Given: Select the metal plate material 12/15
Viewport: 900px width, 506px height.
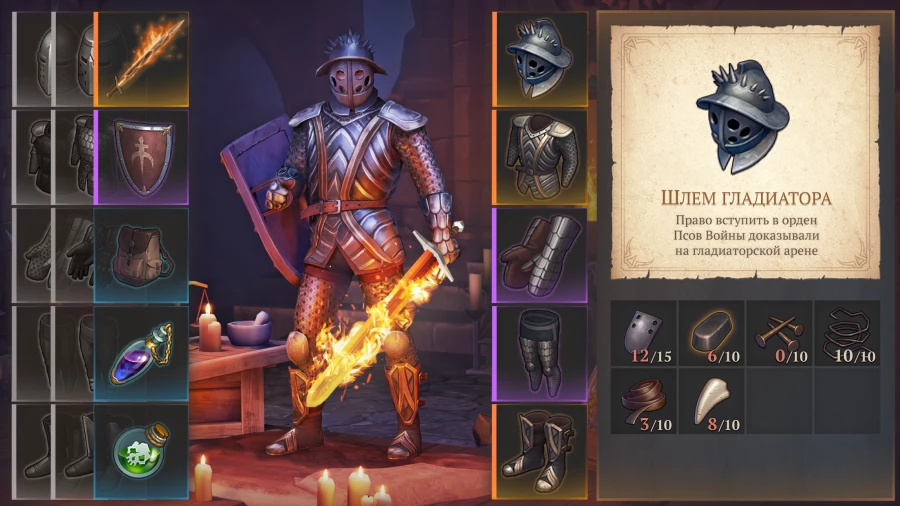Looking at the screenshot, I should pyautogui.click(x=644, y=333).
